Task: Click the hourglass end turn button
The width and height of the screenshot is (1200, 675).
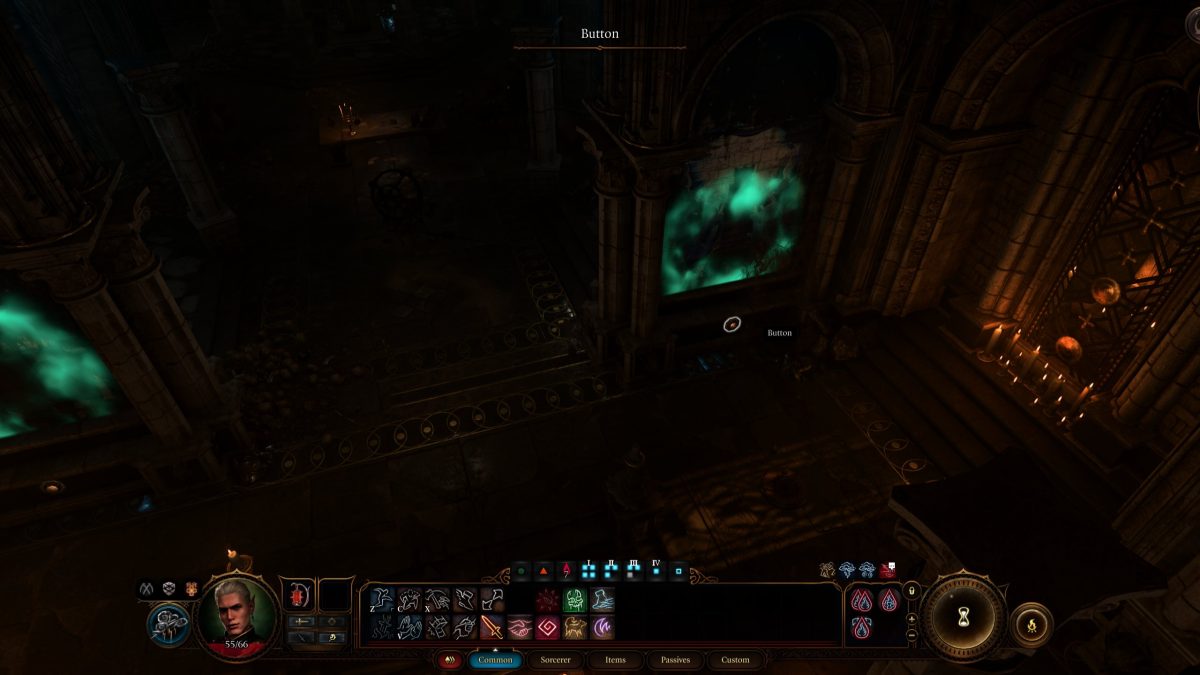Action: point(962,617)
